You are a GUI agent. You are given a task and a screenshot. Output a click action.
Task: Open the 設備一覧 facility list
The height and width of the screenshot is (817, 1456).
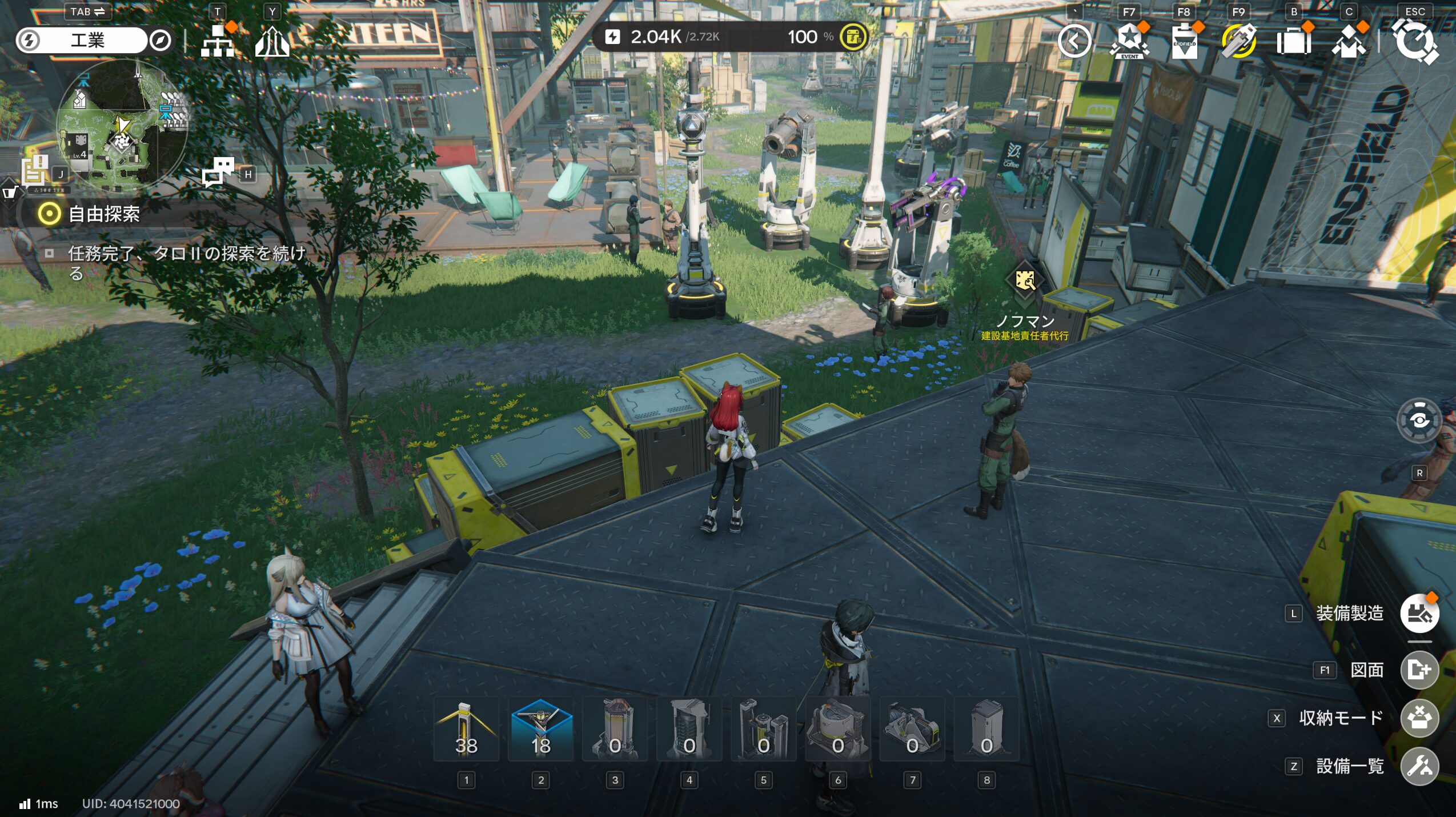pos(1419,766)
